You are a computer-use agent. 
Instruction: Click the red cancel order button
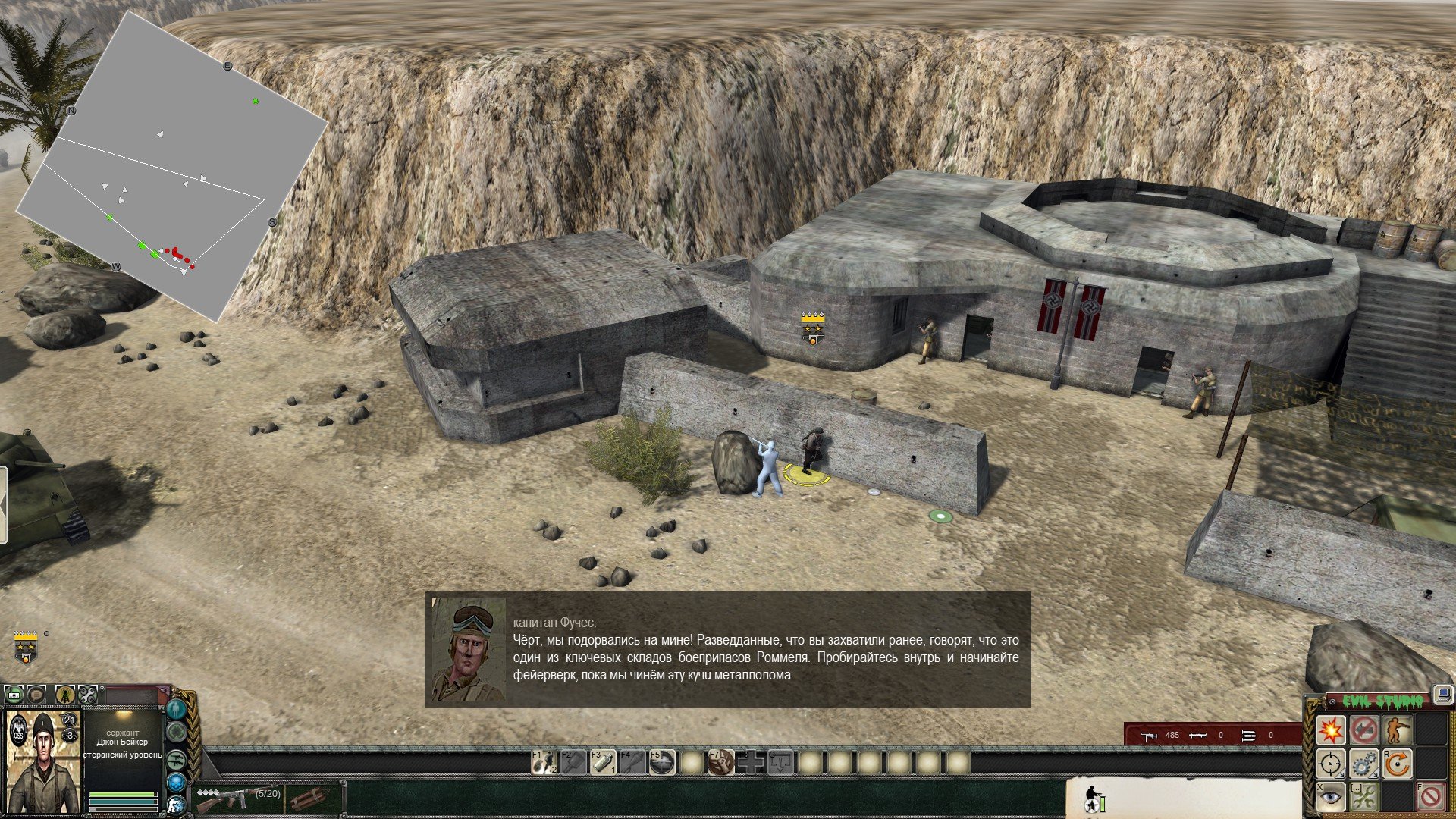(1430, 798)
